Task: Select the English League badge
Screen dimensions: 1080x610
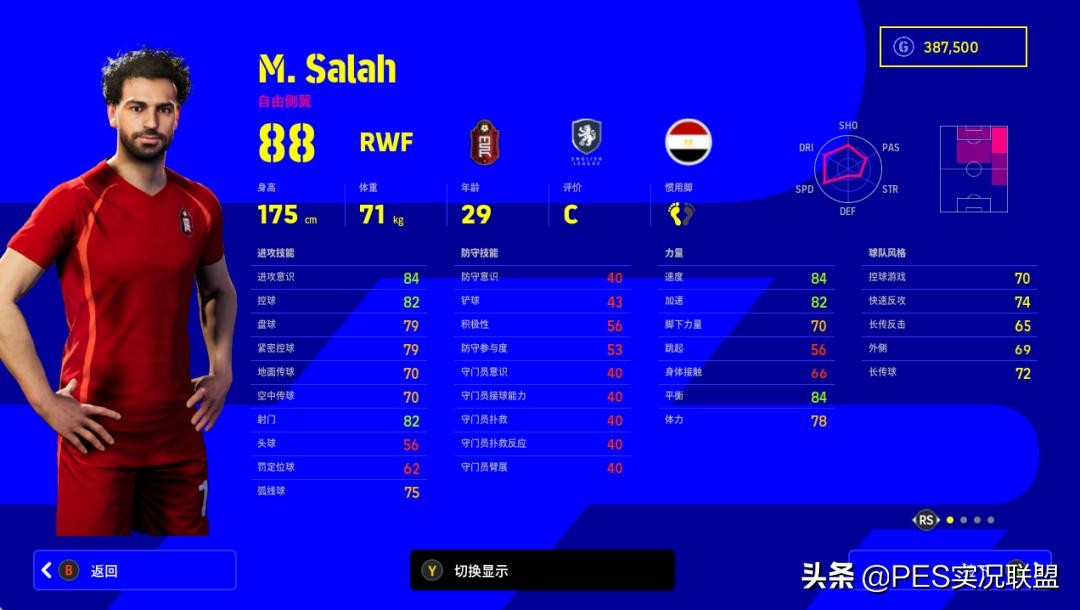Action: coord(586,141)
